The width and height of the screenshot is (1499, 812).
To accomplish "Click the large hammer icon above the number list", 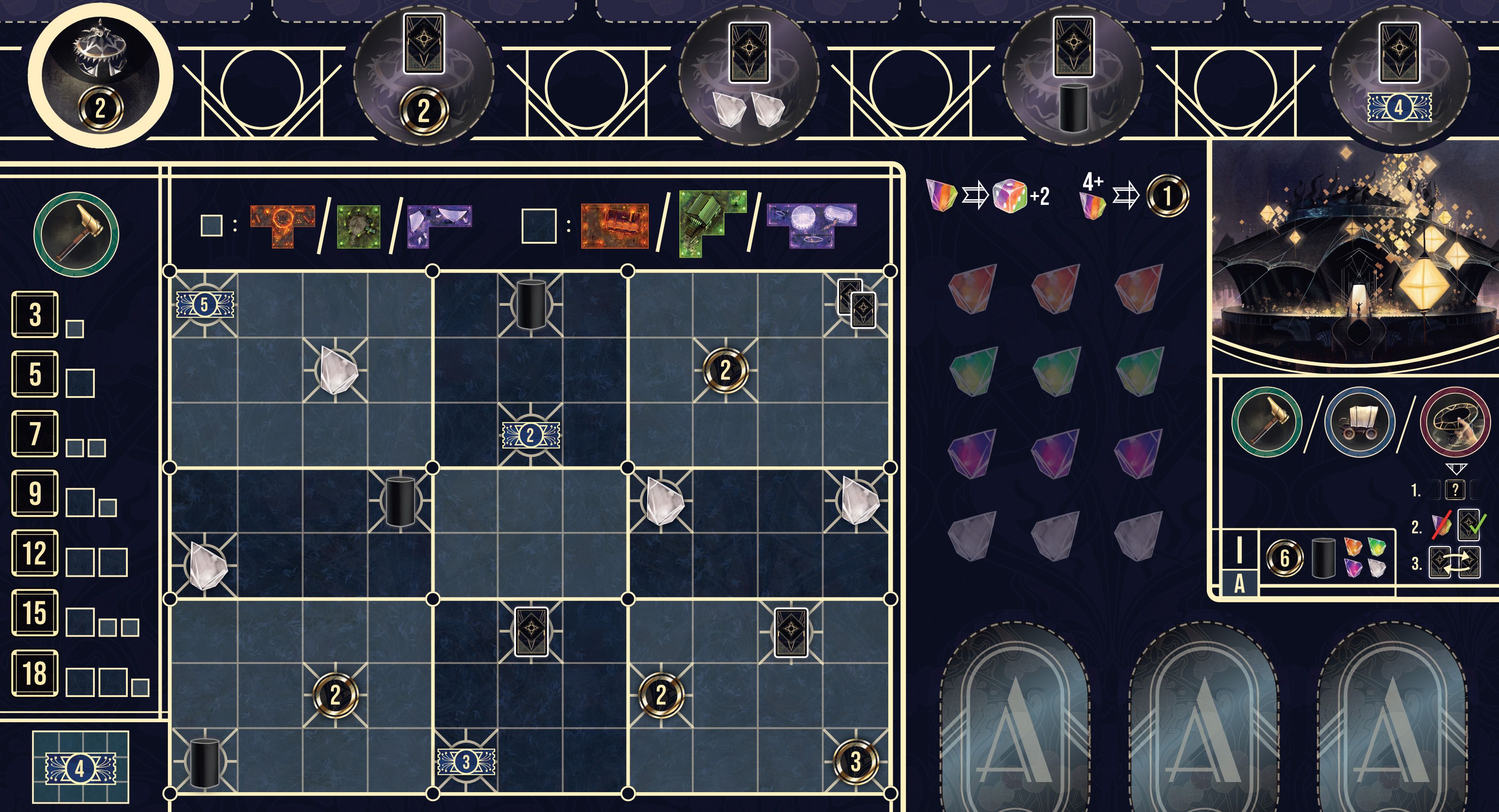I will [76, 234].
